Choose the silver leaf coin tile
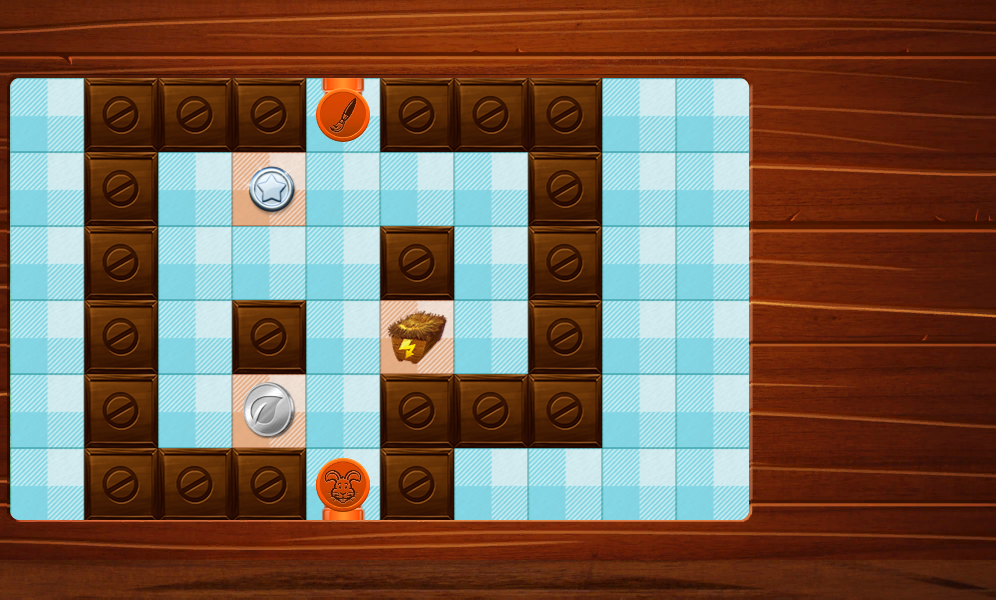 coord(270,410)
